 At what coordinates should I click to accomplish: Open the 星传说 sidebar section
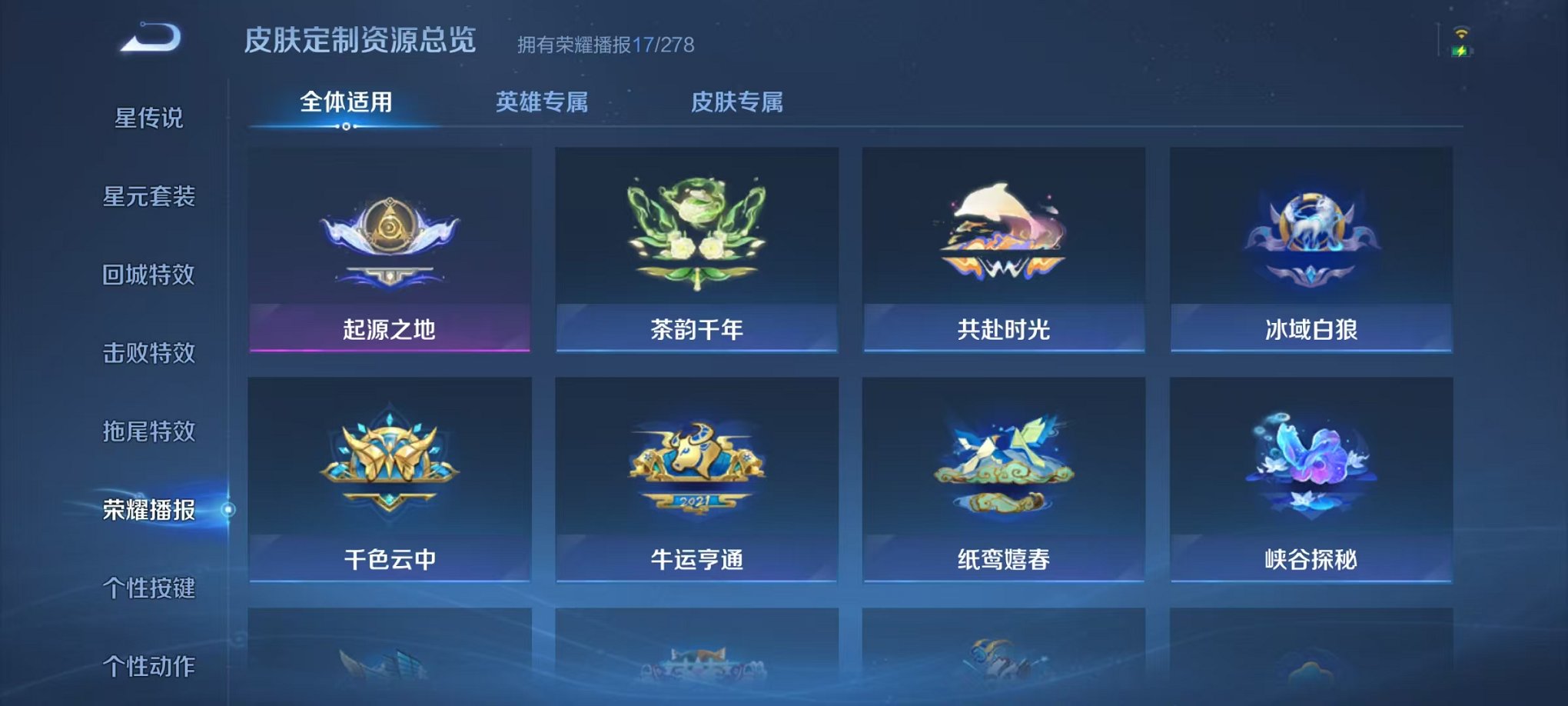click(151, 117)
